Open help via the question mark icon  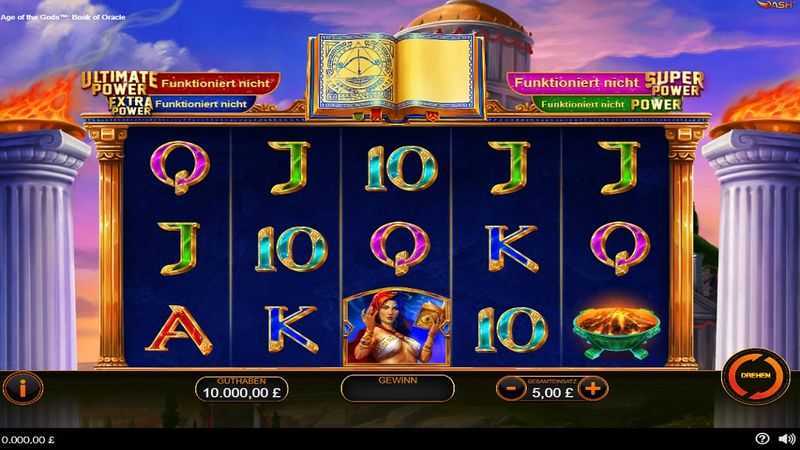coord(762,438)
